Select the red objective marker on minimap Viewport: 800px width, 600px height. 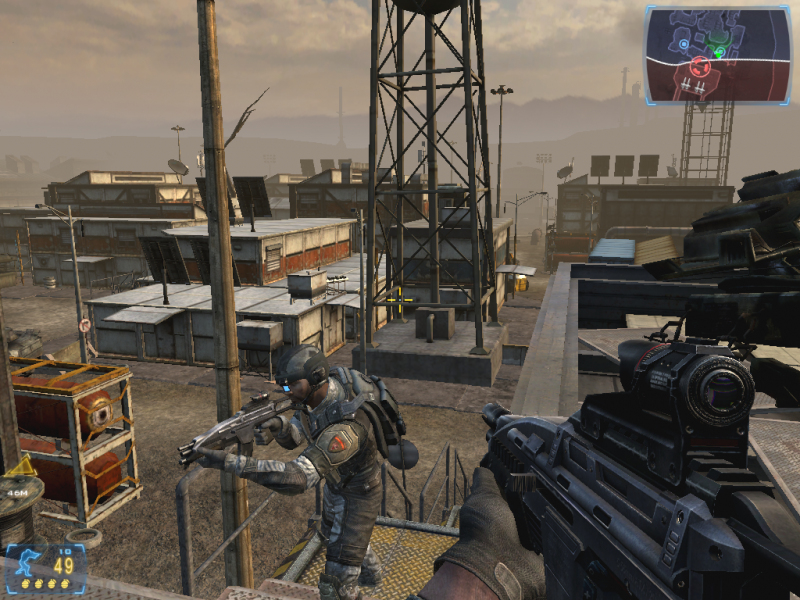(x=699, y=67)
